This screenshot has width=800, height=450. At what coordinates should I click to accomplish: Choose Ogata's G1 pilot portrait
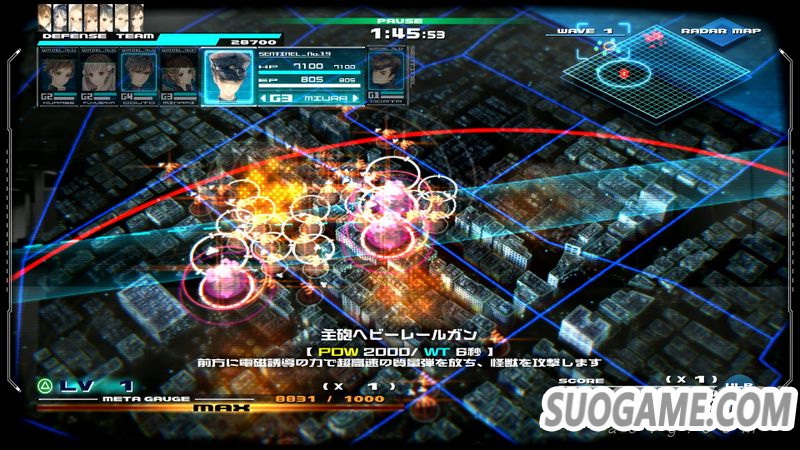[382, 71]
